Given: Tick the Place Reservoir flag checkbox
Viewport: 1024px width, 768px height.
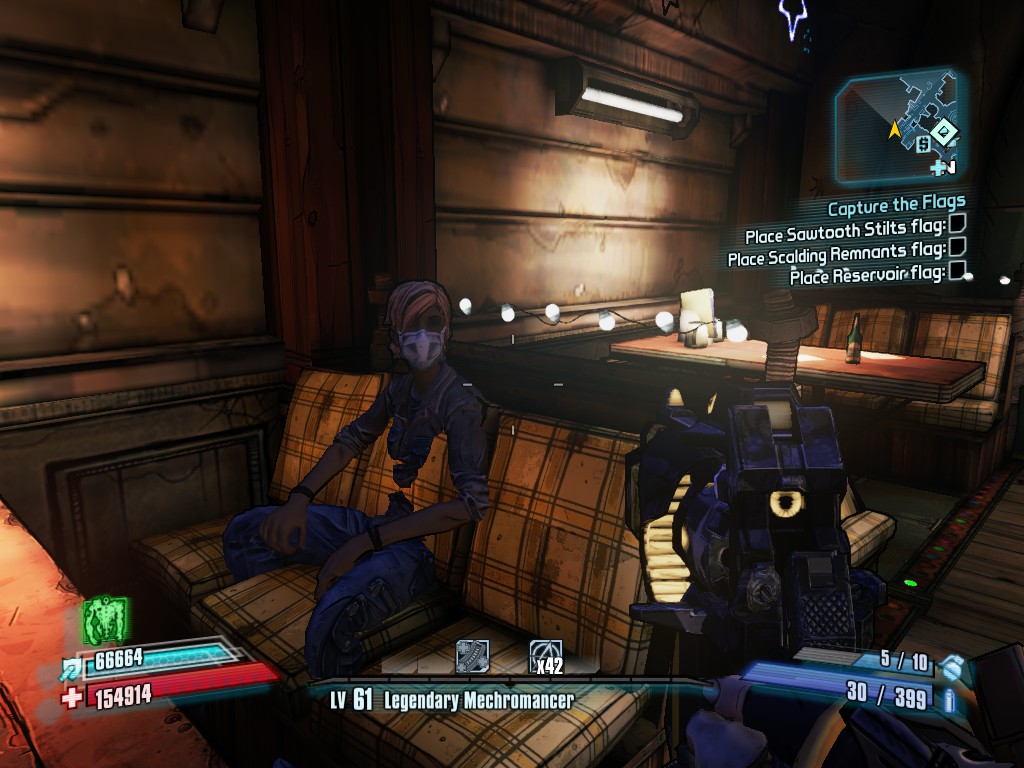Looking at the screenshot, I should tap(957, 269).
